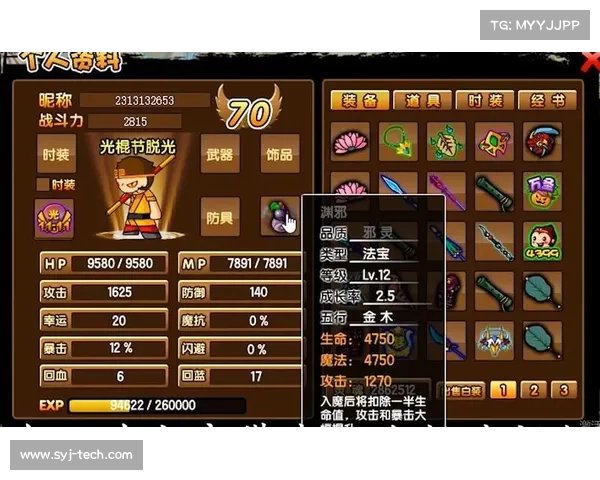Click the equipped purple gourd treasure slot
Screen dimensions: 600x480
(x=278, y=214)
